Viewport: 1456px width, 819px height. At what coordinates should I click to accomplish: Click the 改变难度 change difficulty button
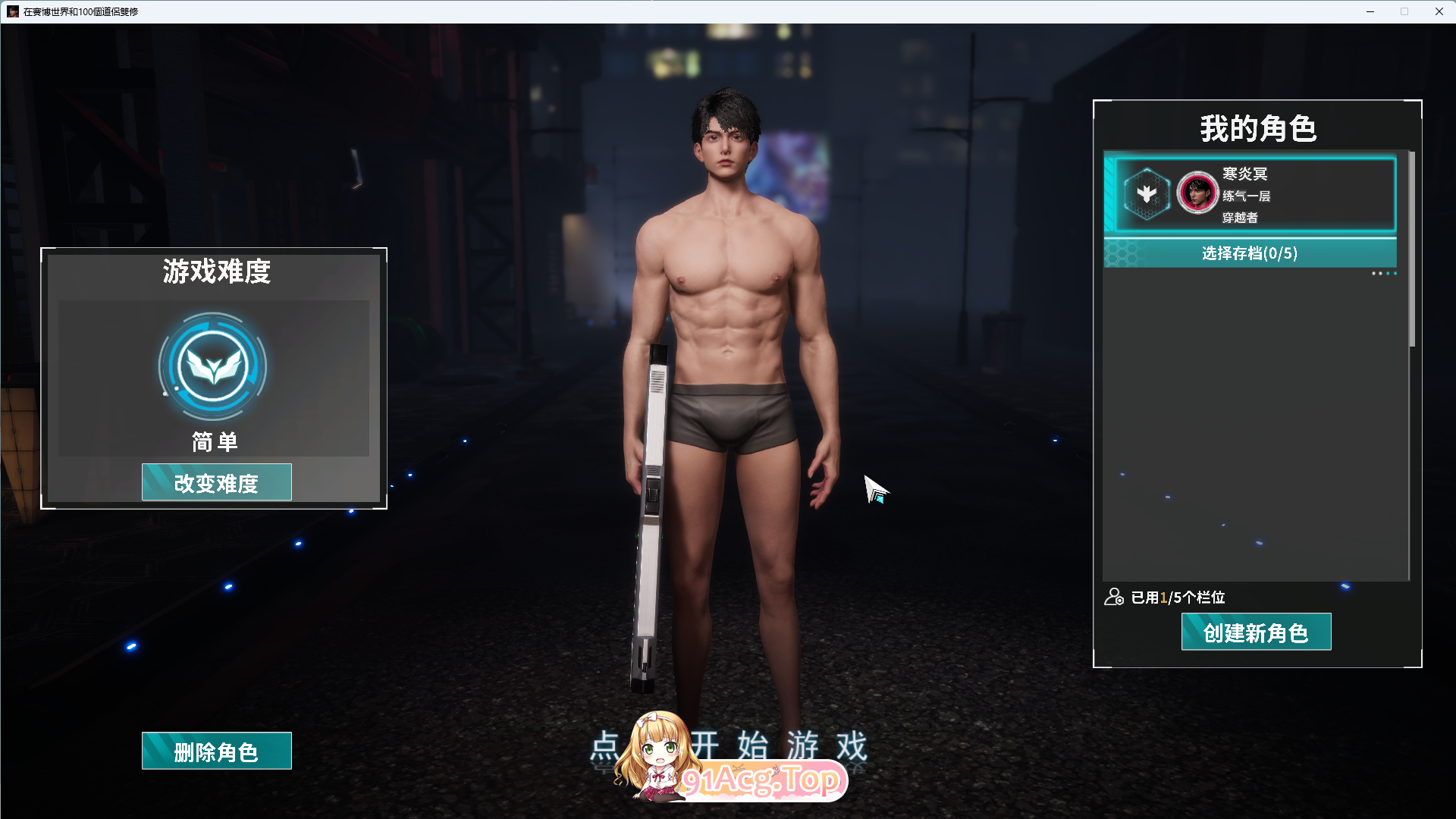(216, 482)
